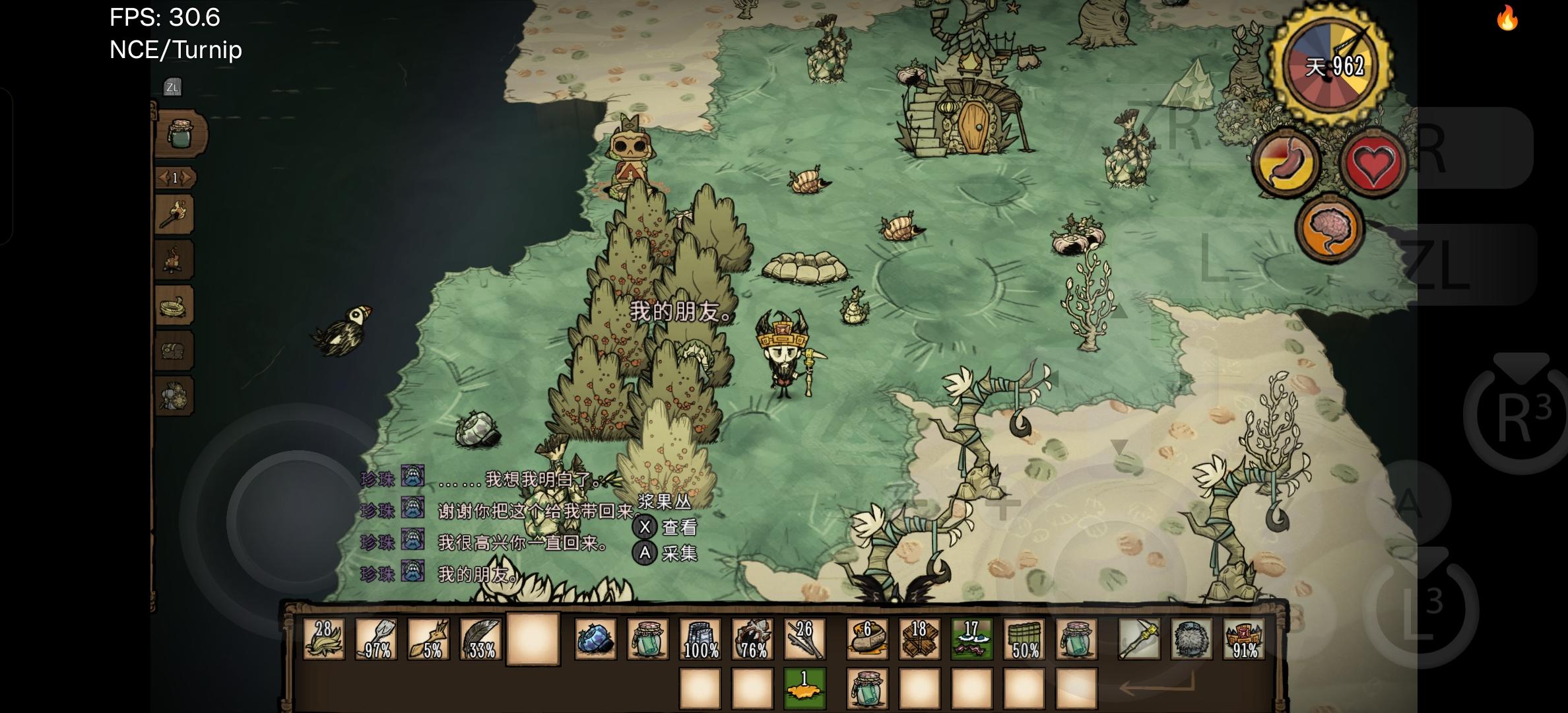Click the equipped hand tool slot
The height and width of the screenshot is (713, 1568).
click(x=1139, y=639)
